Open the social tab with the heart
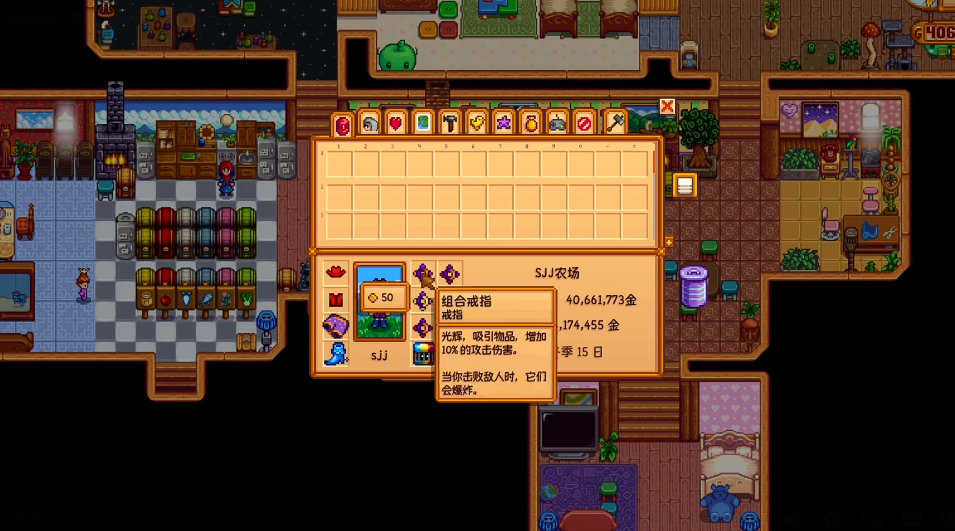Image resolution: width=955 pixels, height=531 pixels. pyautogui.click(x=396, y=123)
